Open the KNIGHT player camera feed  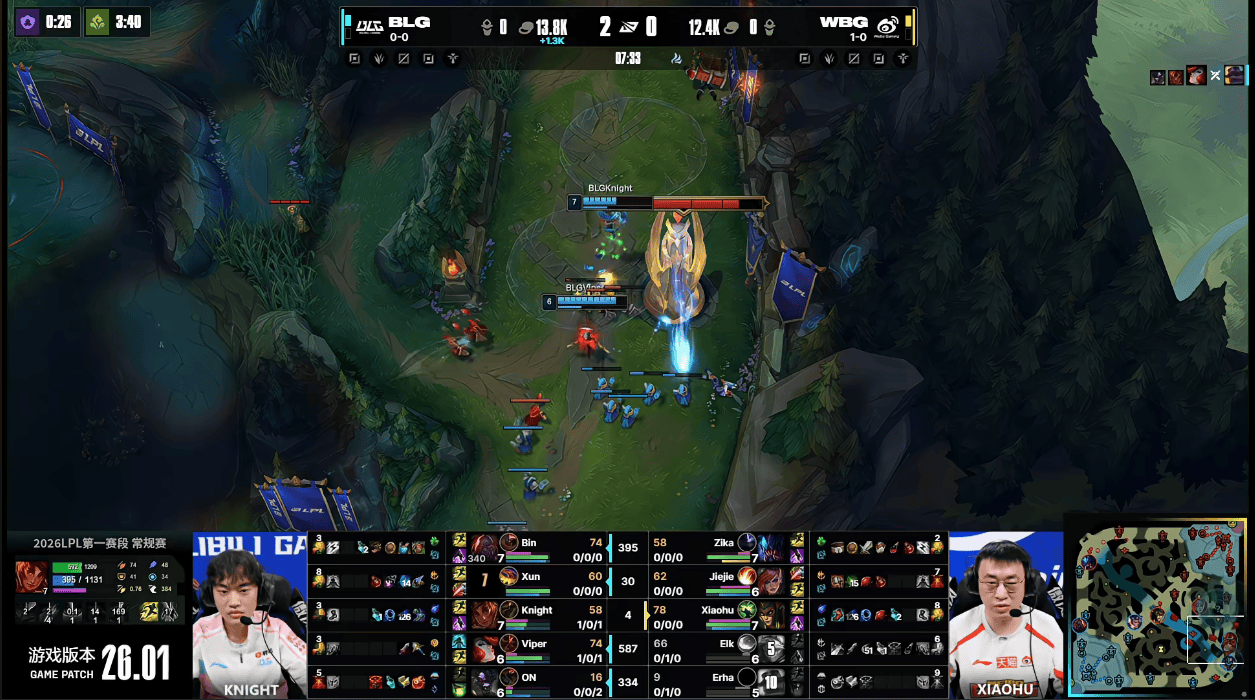point(250,615)
